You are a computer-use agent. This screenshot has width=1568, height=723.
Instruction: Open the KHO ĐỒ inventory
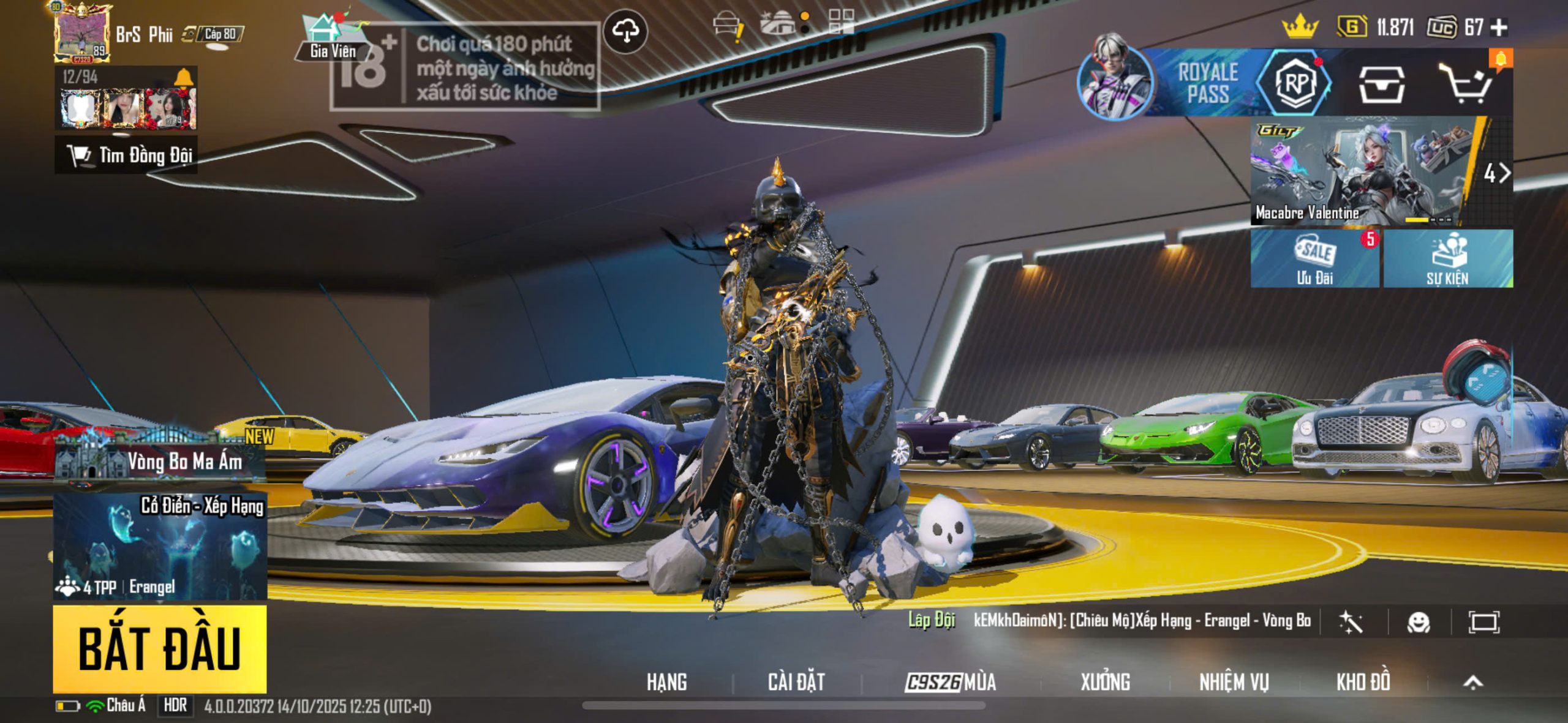1363,681
